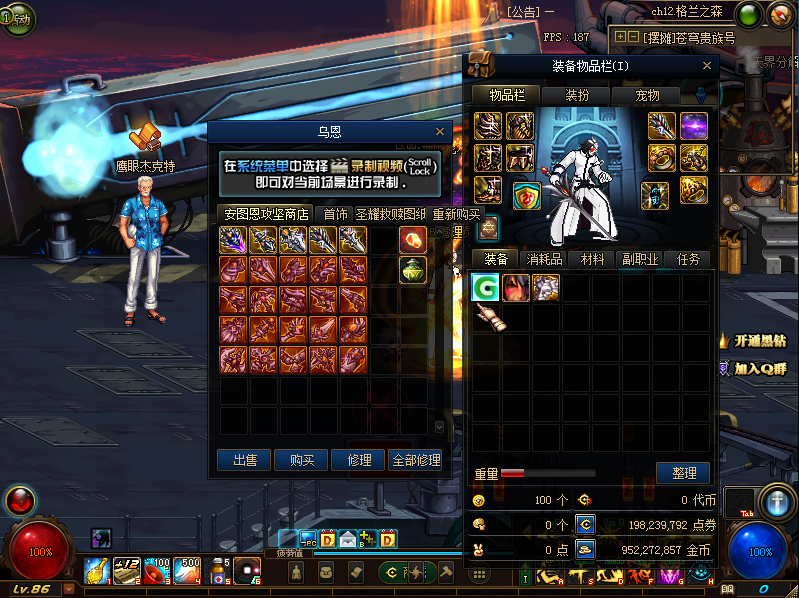Select the green G item in inventory

[x=485, y=288]
